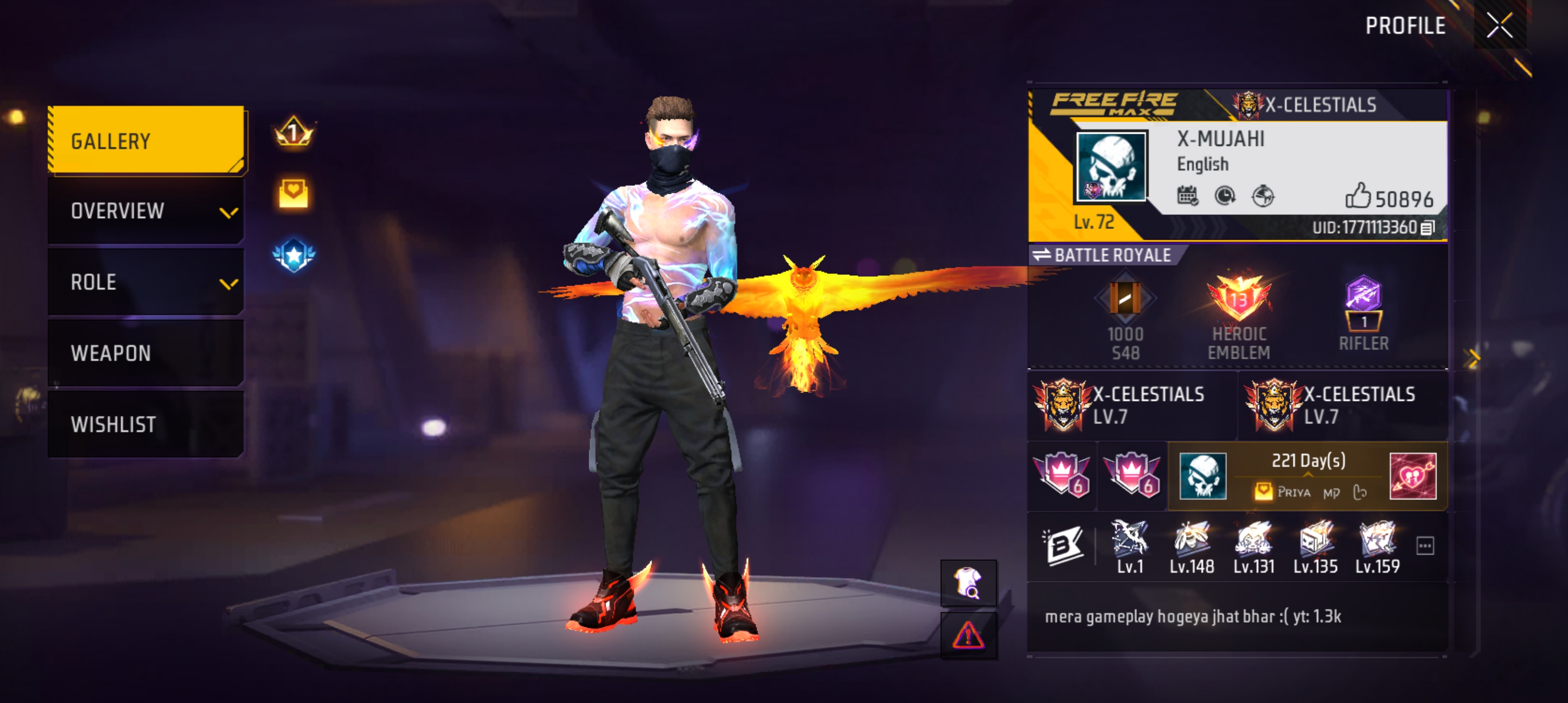Open the yellow heart envelope icon

(294, 194)
